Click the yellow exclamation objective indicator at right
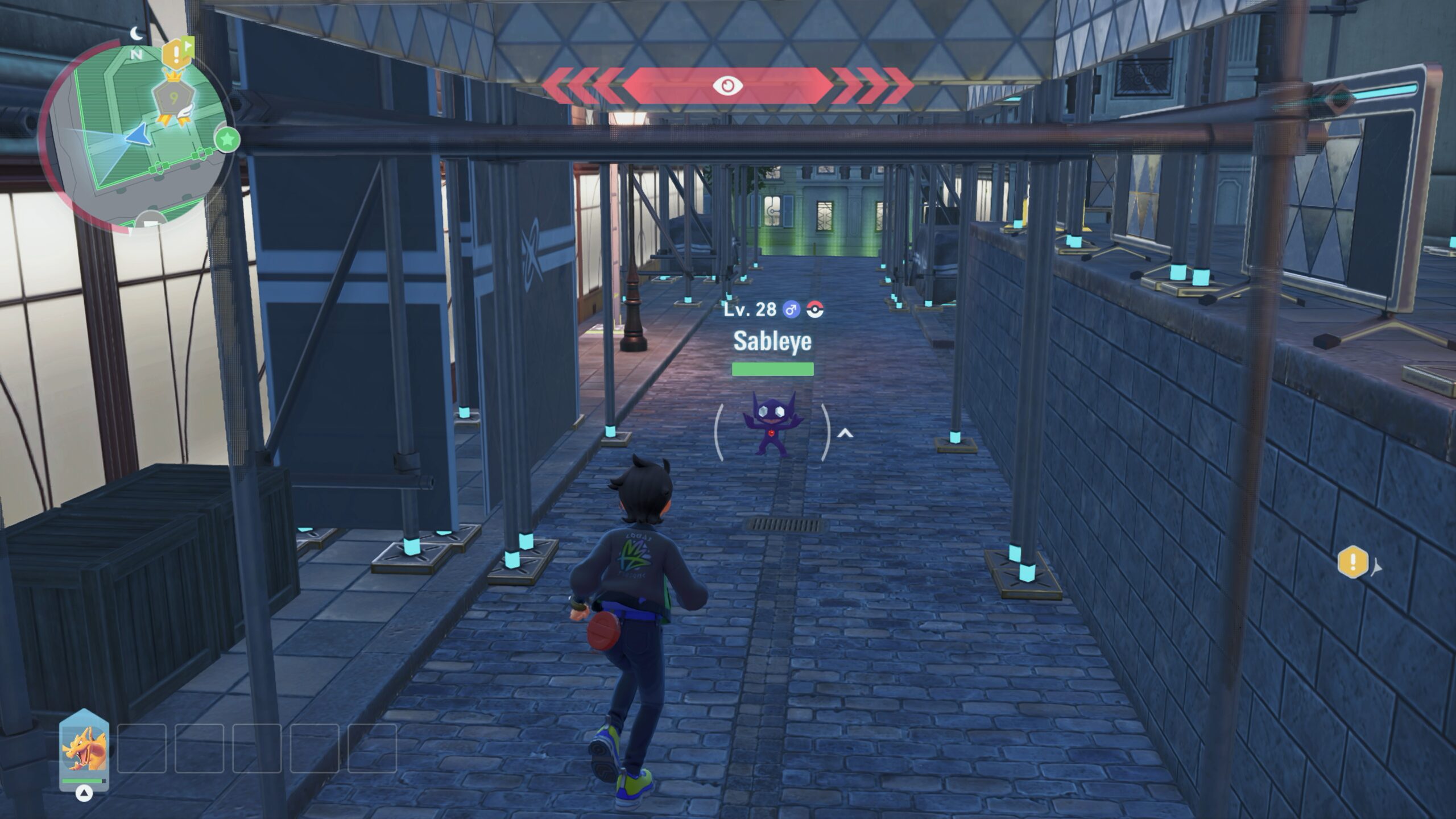 click(x=1353, y=562)
